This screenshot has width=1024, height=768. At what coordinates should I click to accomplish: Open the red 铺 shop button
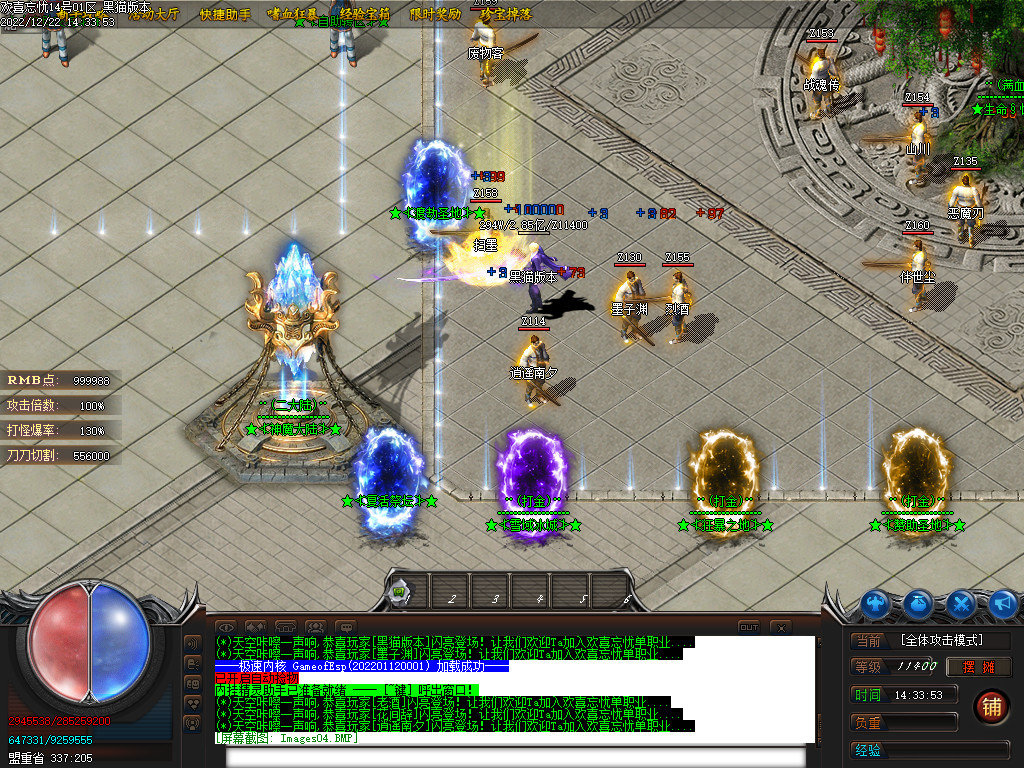tap(991, 706)
